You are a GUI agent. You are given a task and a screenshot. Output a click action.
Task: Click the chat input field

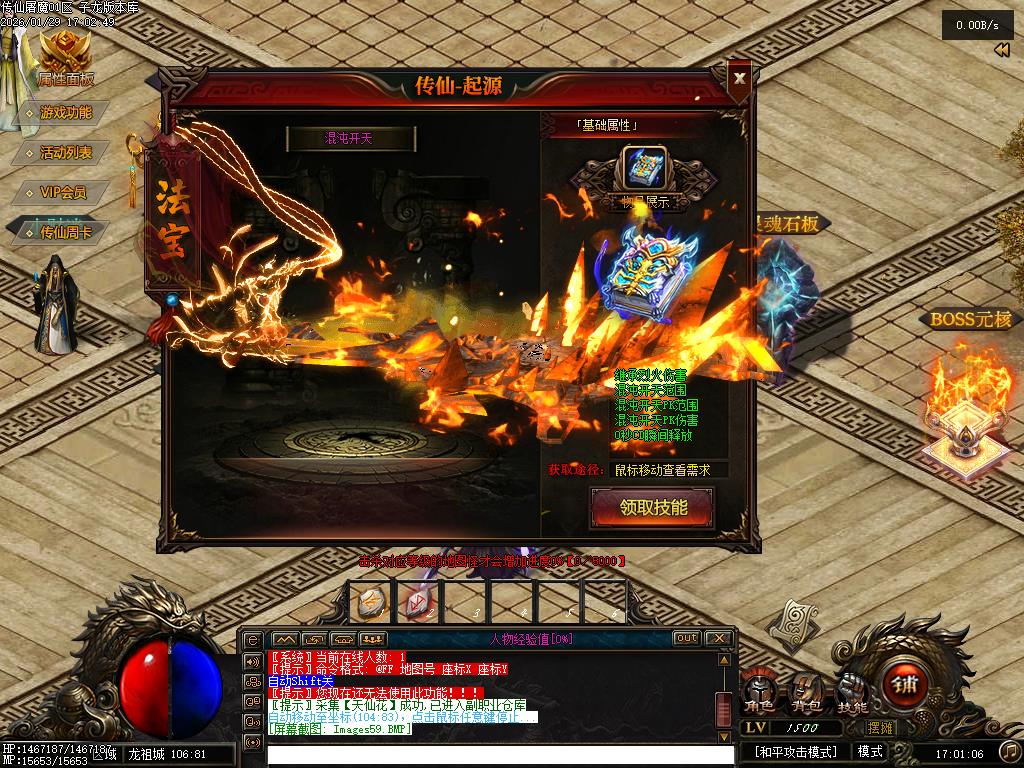[x=490, y=754]
